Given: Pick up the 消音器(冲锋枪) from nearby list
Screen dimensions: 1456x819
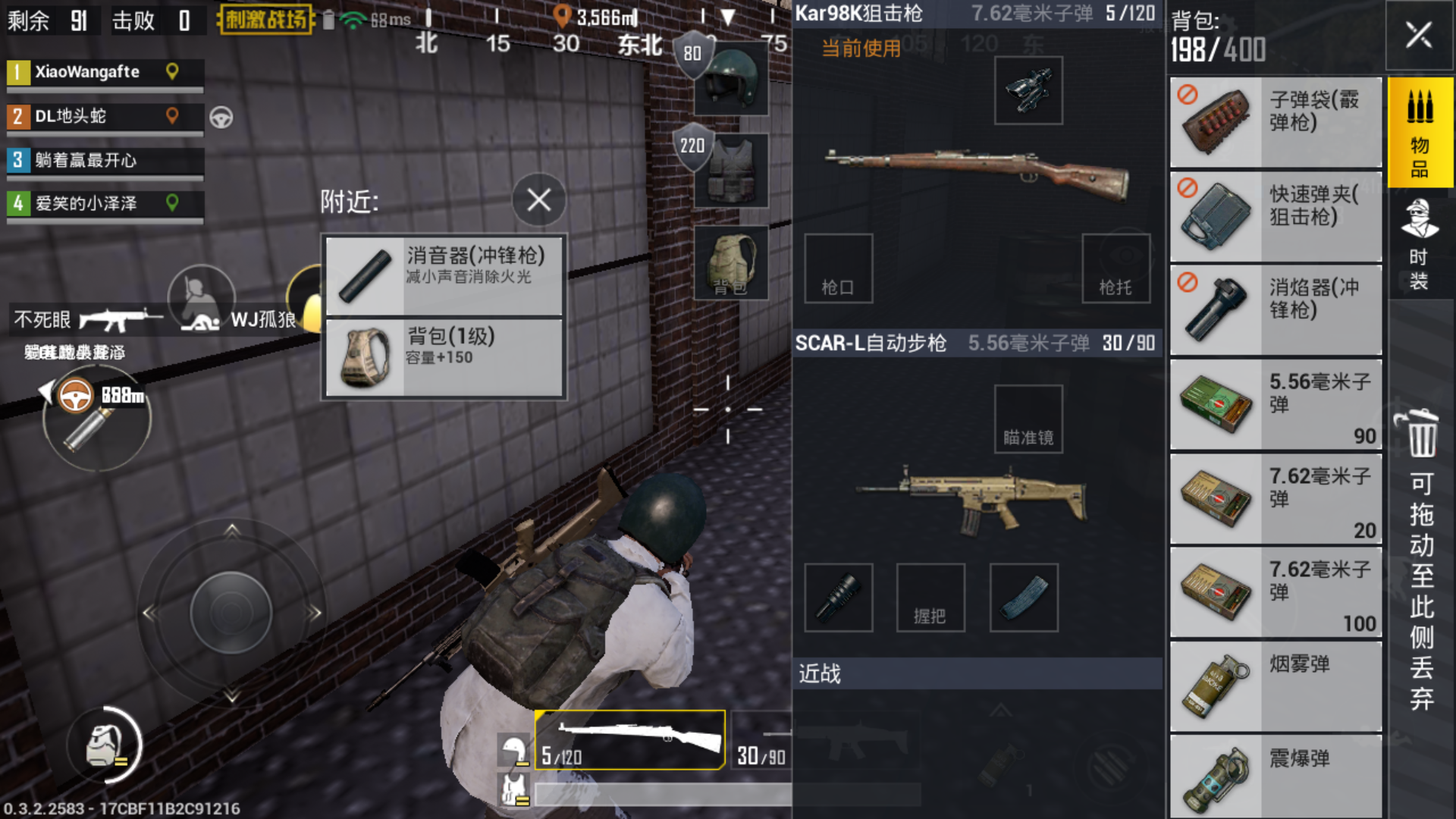Looking at the screenshot, I should point(444,275).
